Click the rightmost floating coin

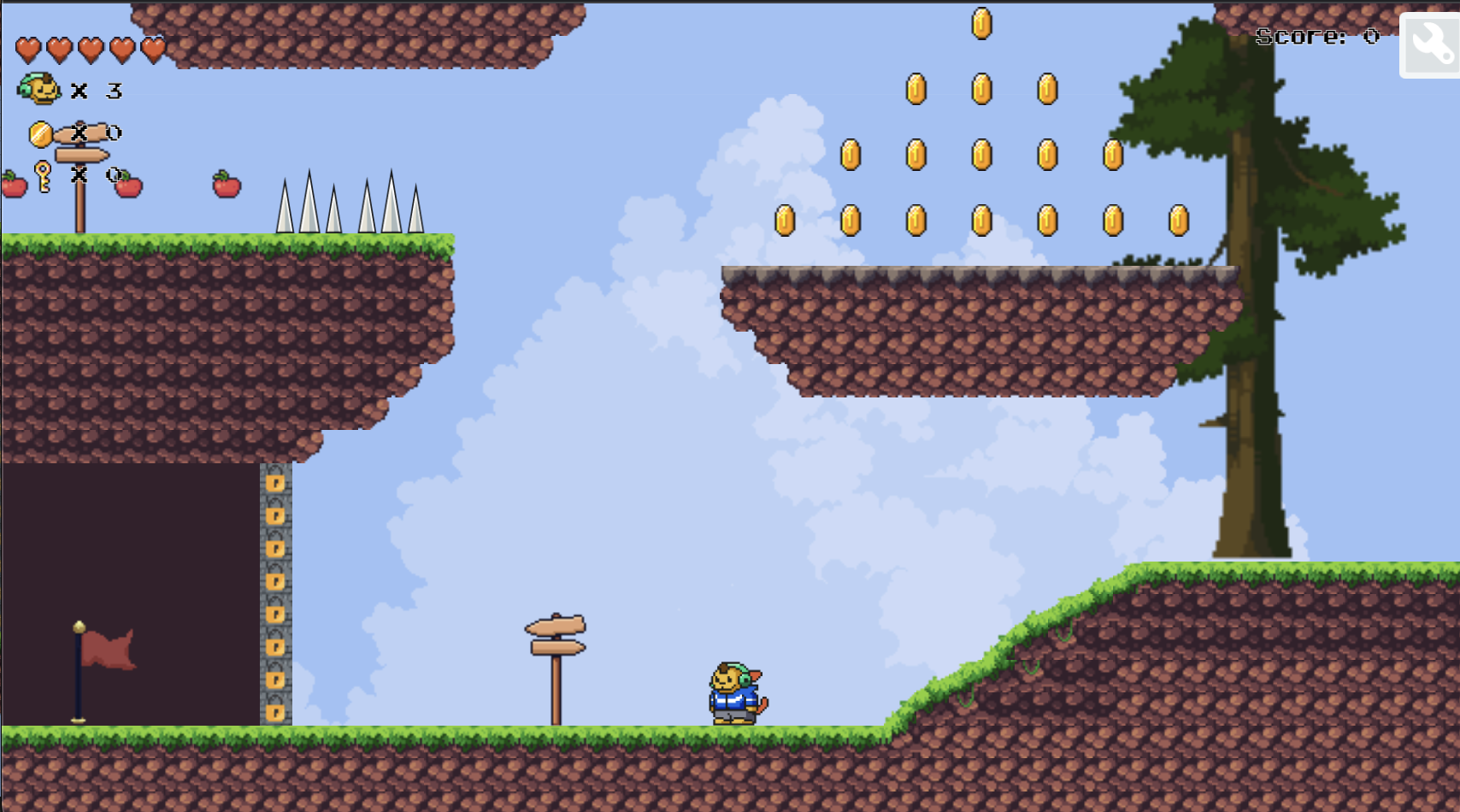point(1178,220)
